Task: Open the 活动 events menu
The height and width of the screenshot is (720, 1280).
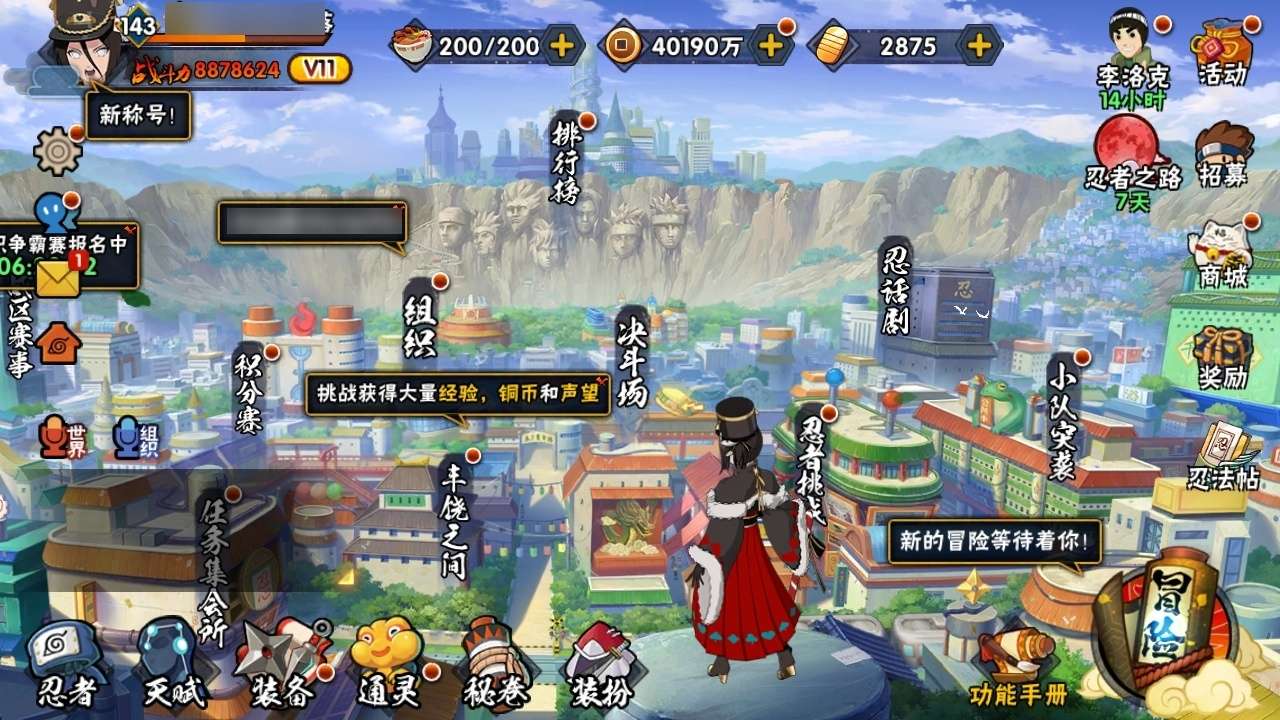Action: click(1223, 55)
